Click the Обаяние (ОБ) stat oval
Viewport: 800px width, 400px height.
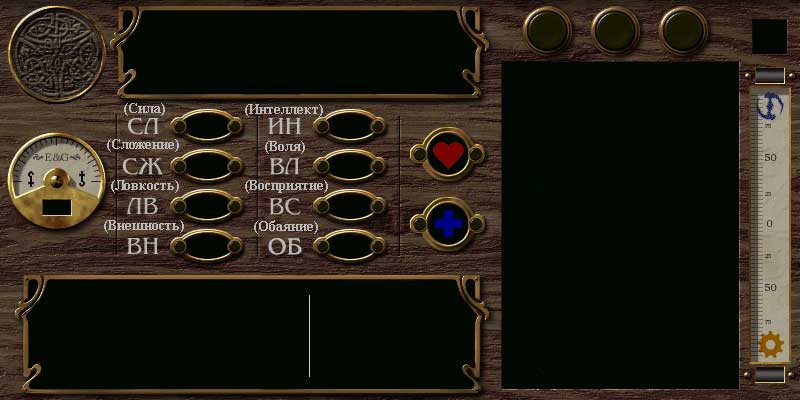tap(349, 244)
